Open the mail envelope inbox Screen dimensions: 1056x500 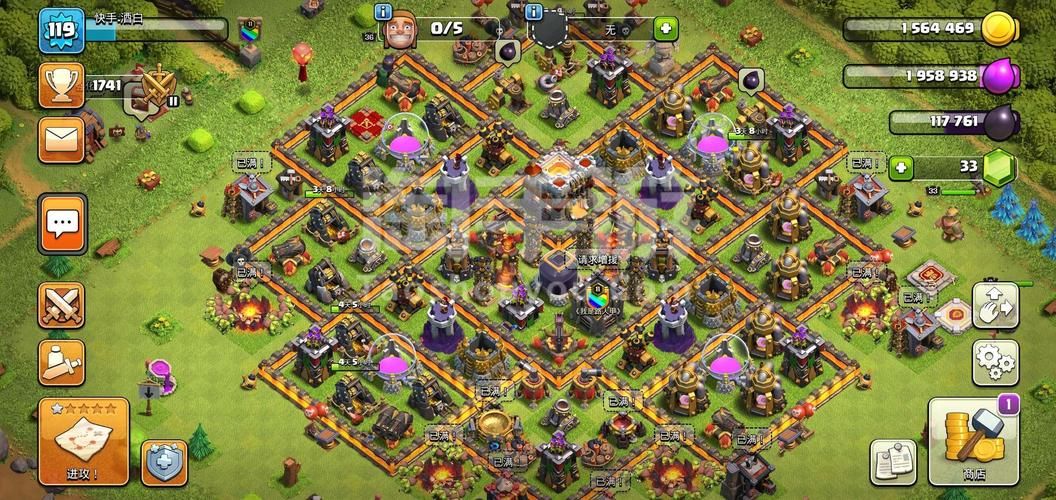[61, 139]
